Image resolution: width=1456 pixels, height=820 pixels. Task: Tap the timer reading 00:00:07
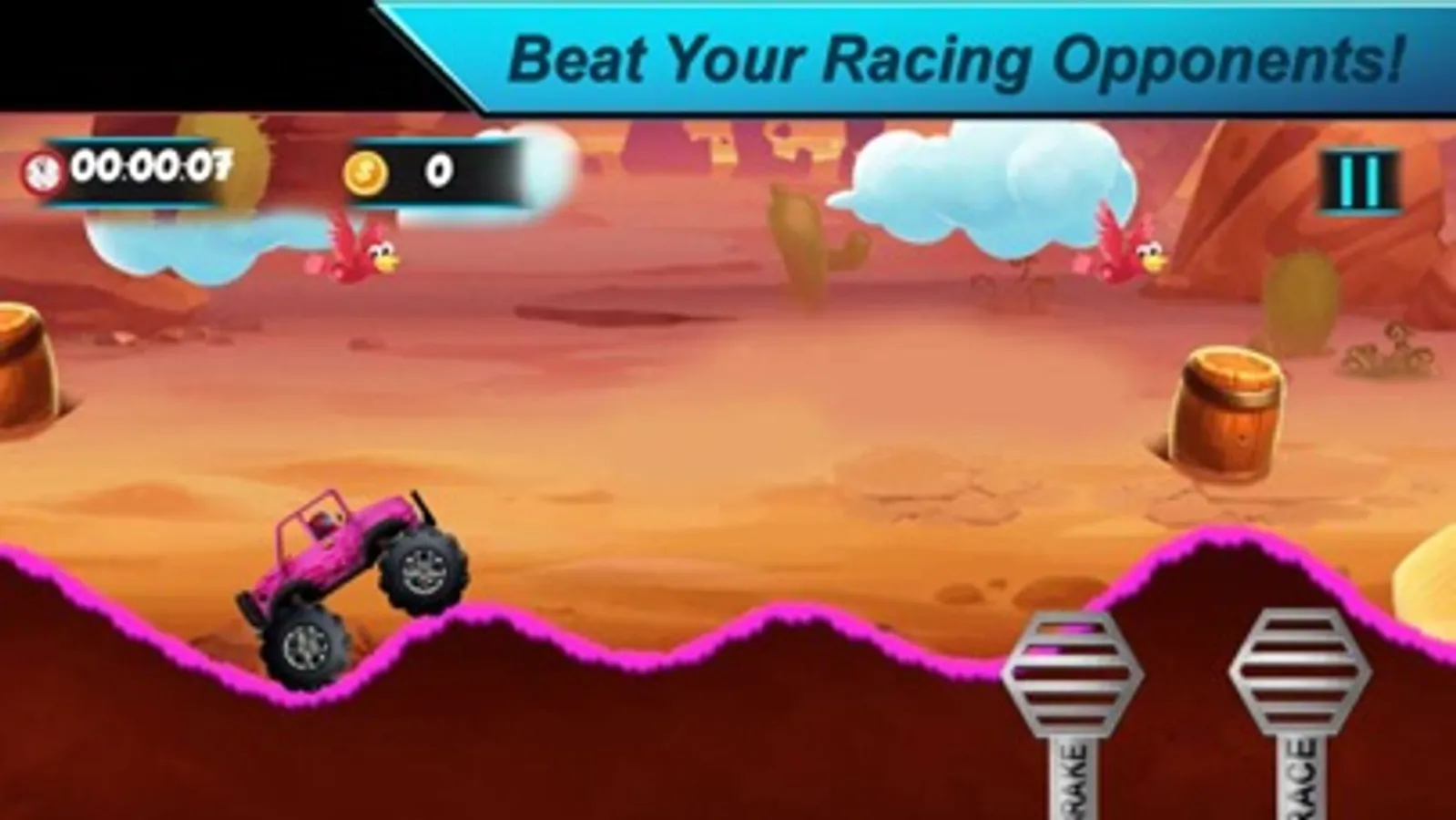150,169
